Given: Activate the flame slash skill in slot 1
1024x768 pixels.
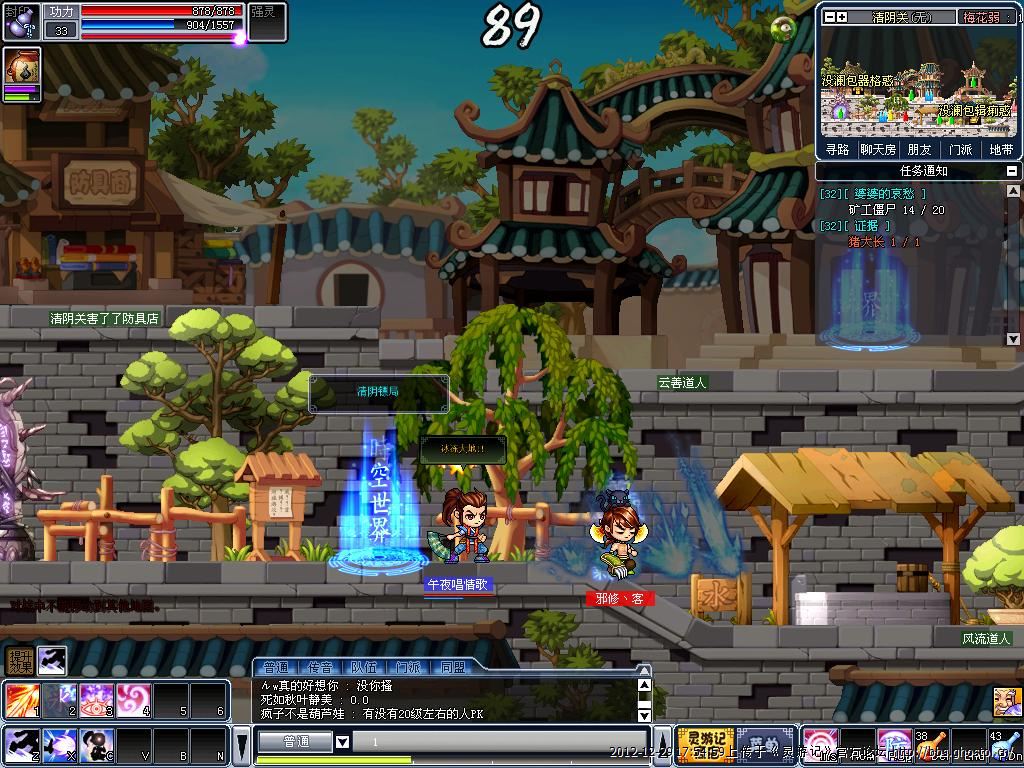Looking at the screenshot, I should point(21,700).
